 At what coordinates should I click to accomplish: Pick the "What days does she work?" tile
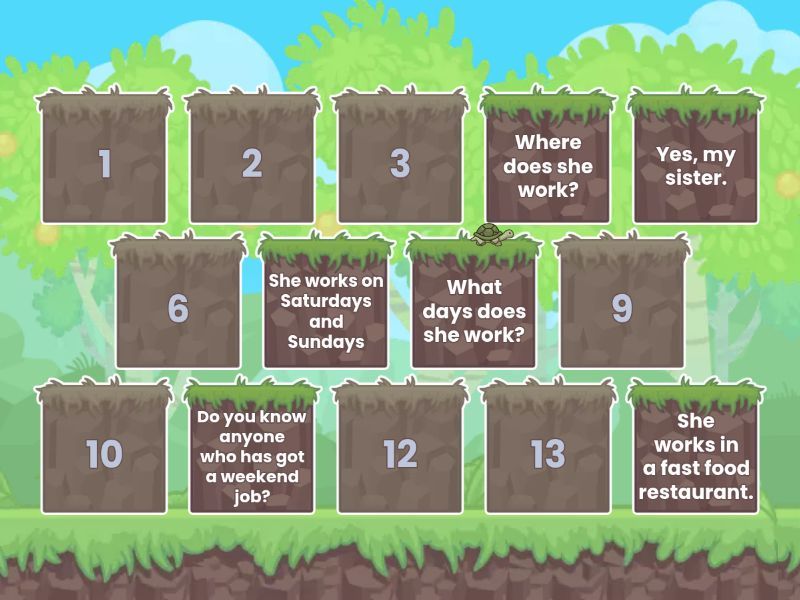[474, 308]
